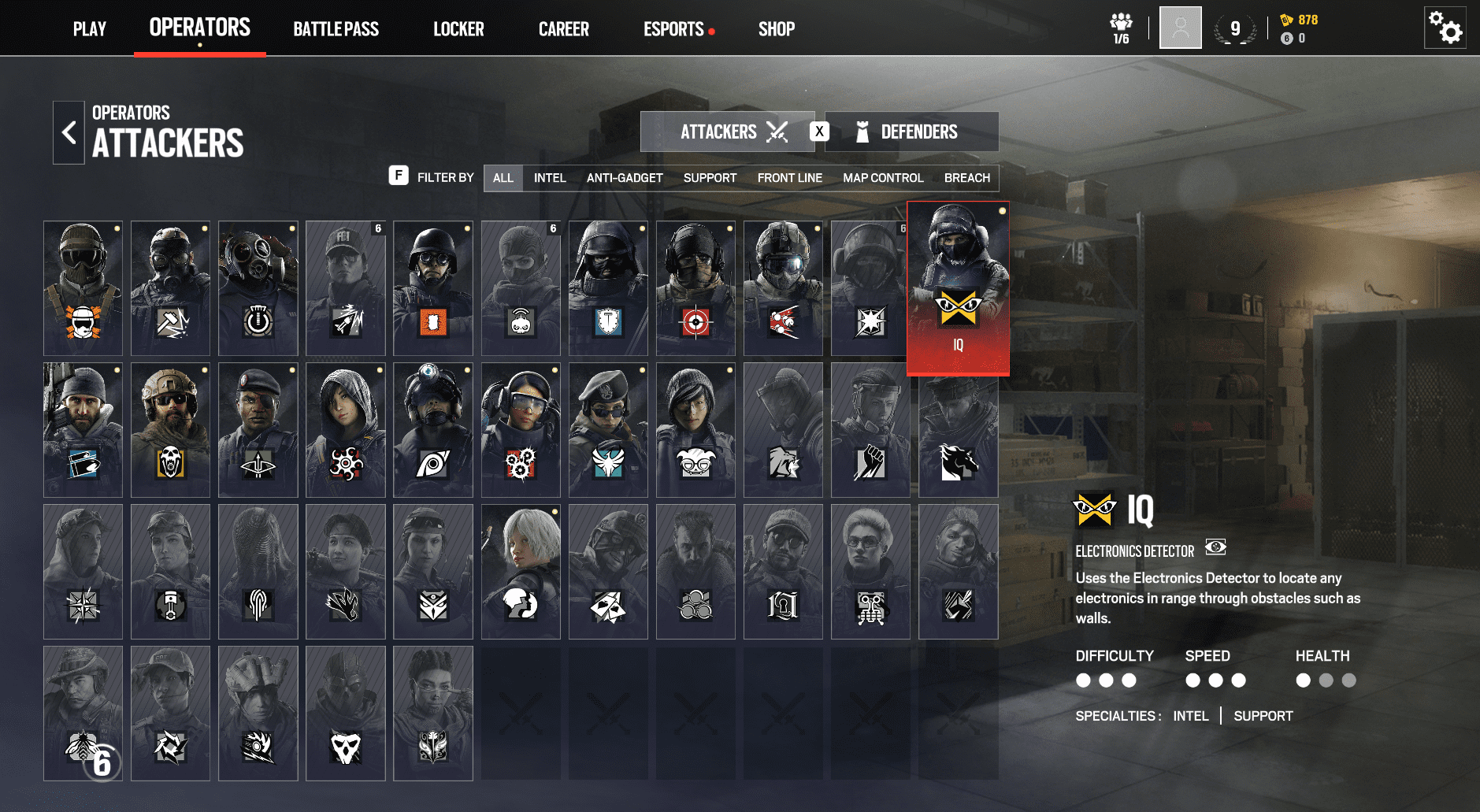Apply the Map Control filter
The image size is (1480, 812).
(x=883, y=178)
